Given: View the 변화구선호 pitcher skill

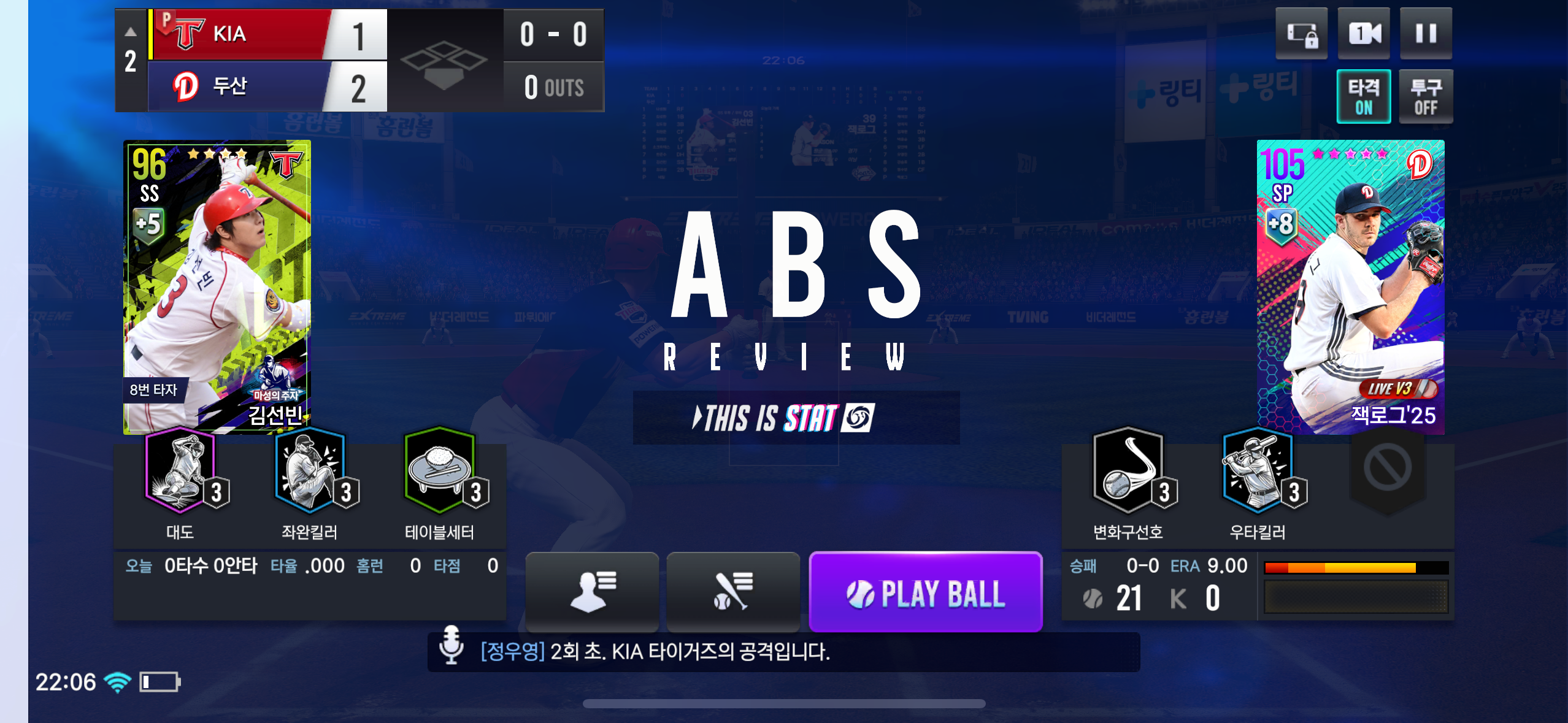Looking at the screenshot, I should pos(1128,471).
